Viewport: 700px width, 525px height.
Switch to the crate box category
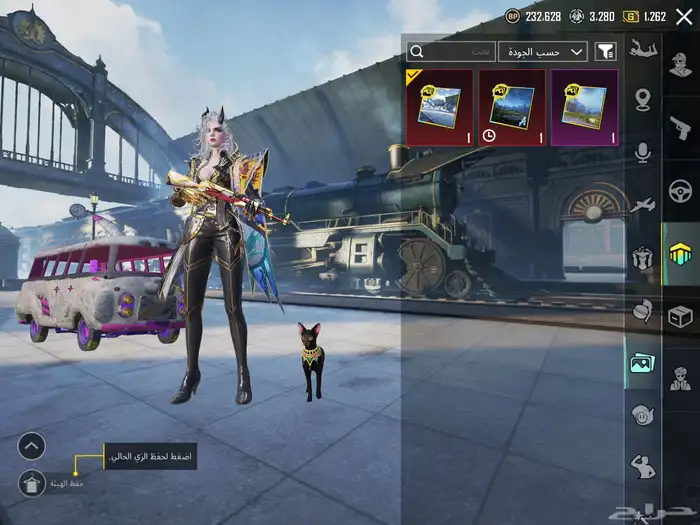pos(681,316)
